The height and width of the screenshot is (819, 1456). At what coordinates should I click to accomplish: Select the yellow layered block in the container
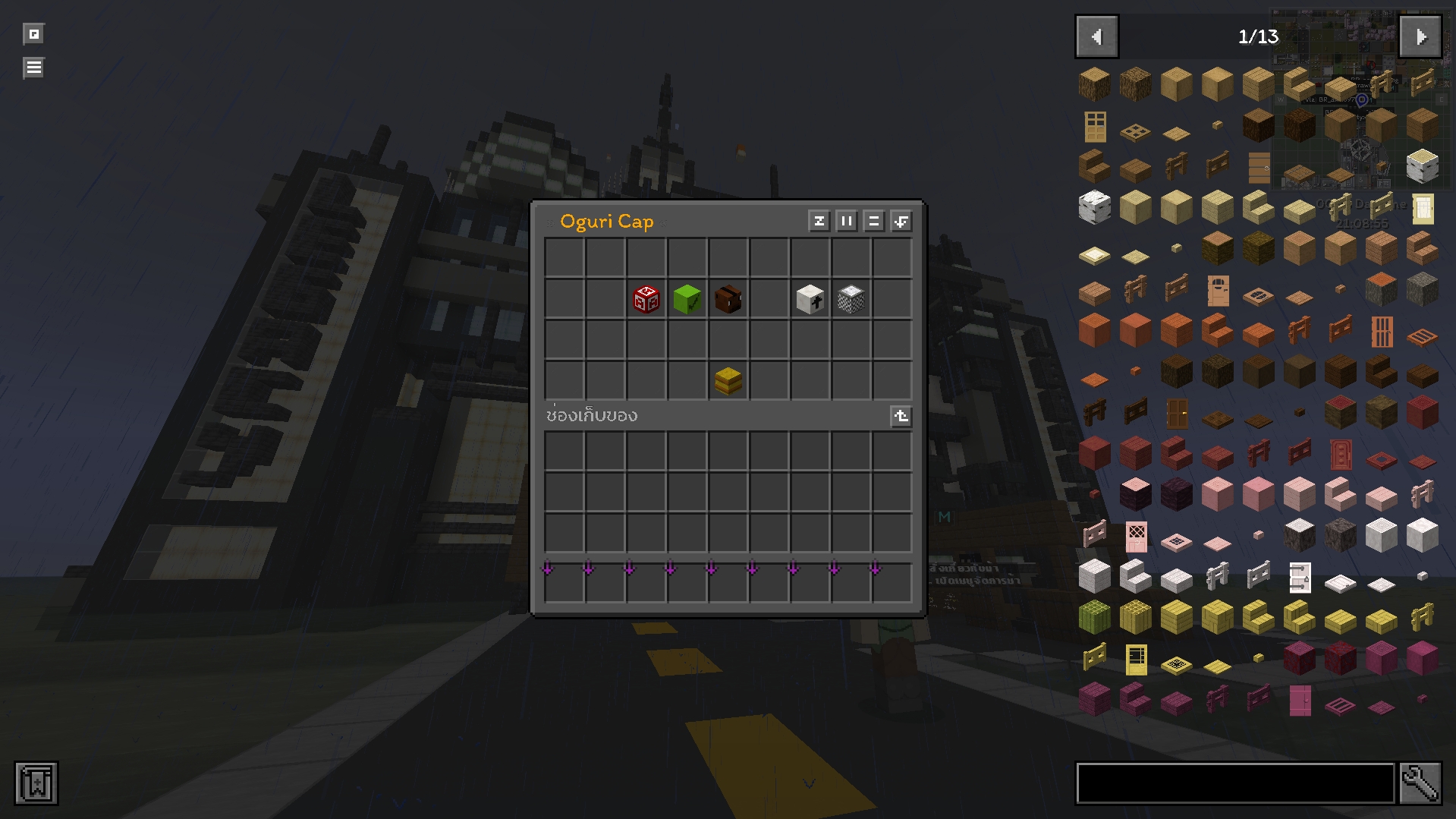coord(728,381)
